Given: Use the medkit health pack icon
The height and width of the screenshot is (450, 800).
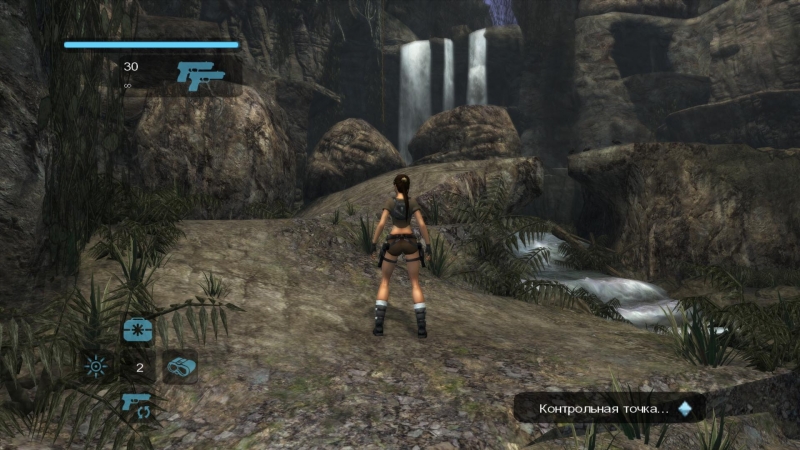Looking at the screenshot, I should click(x=137, y=330).
